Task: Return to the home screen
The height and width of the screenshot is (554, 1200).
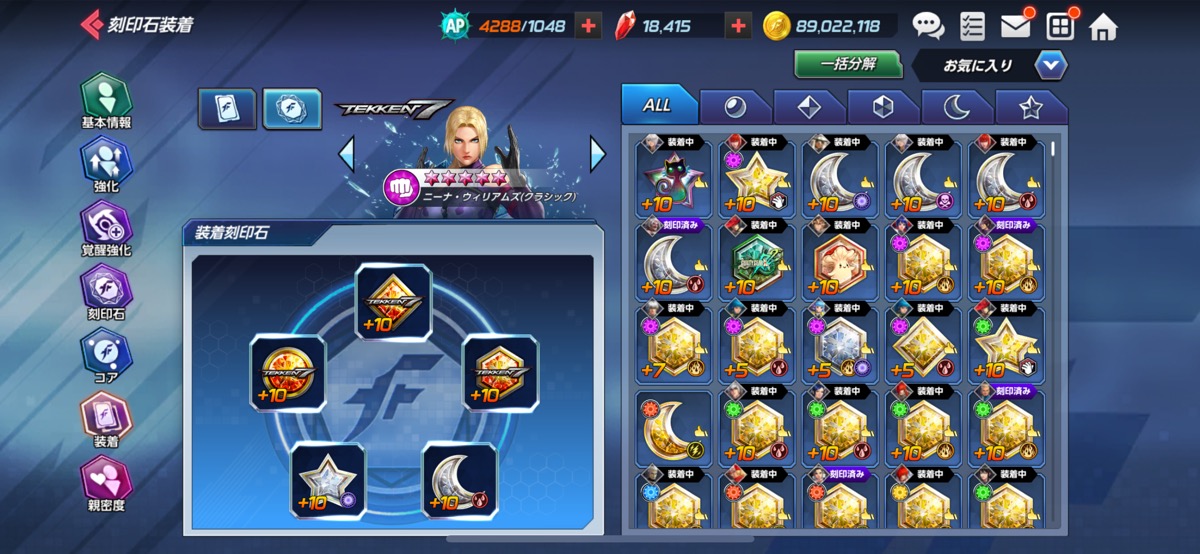Action: click(1103, 26)
